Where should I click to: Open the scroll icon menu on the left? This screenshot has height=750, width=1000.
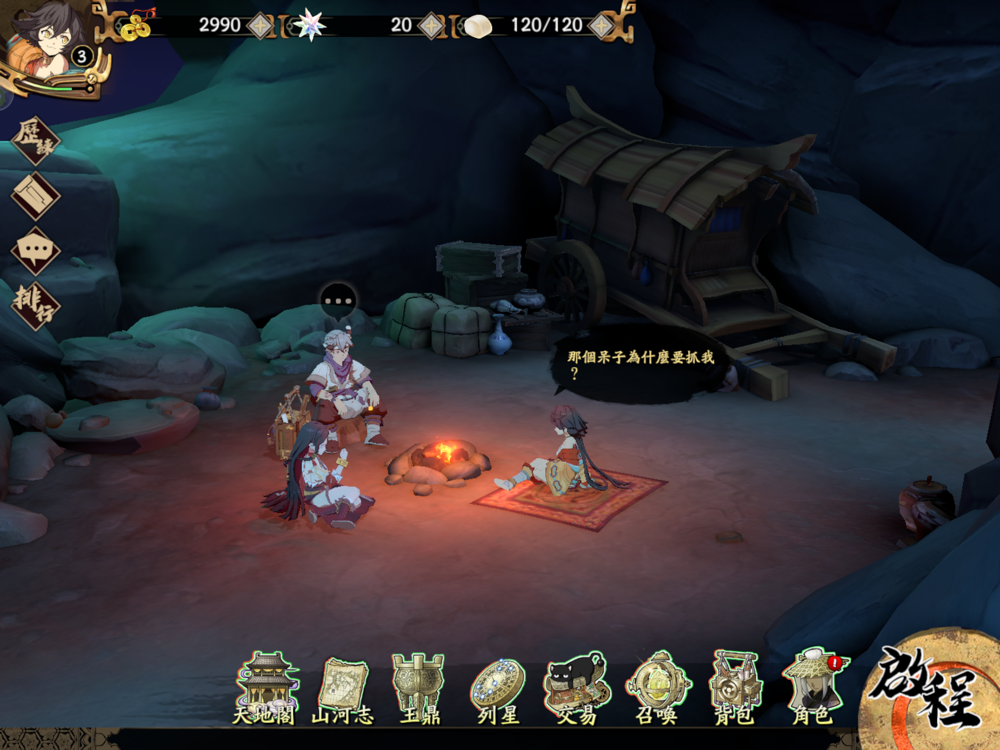(x=35, y=195)
